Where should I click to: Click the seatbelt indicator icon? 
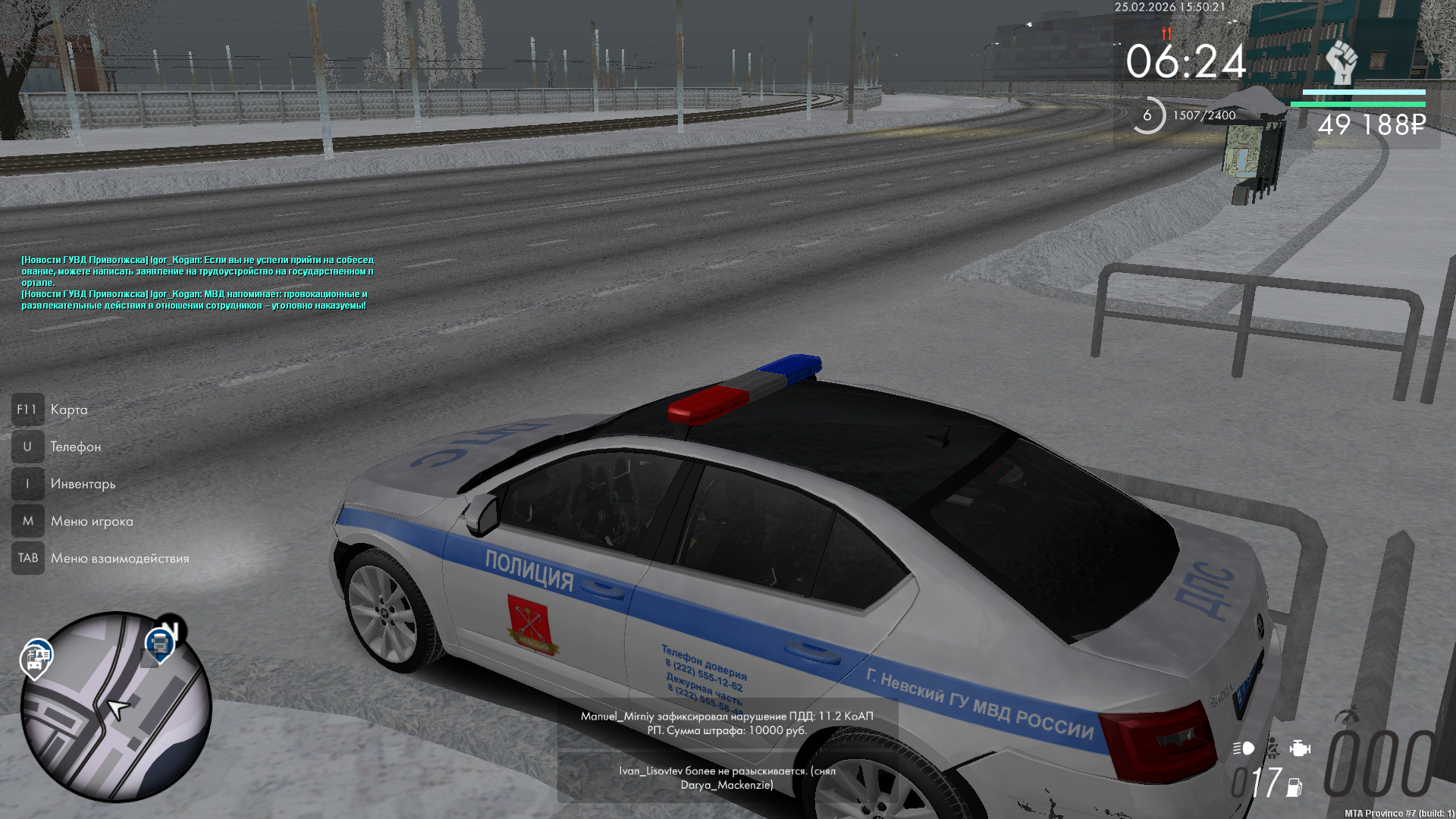click(x=1272, y=748)
